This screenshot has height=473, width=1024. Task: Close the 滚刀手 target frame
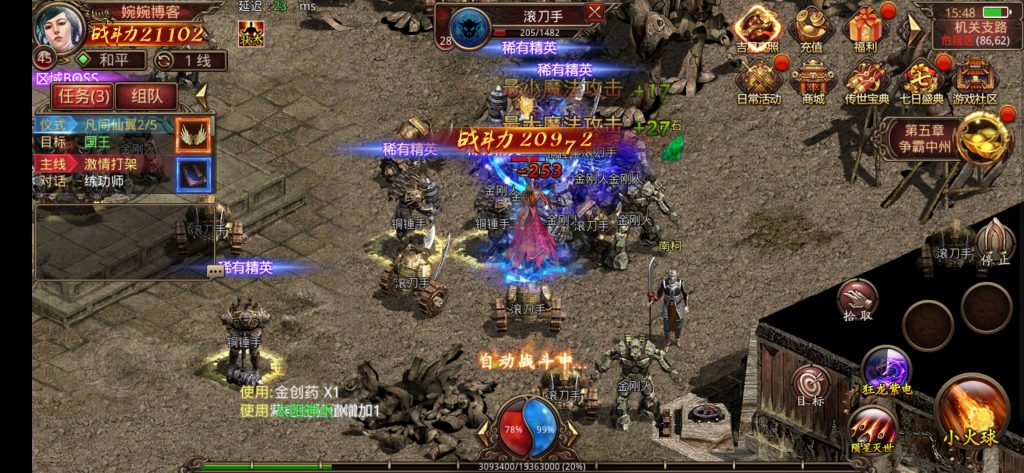pos(595,12)
